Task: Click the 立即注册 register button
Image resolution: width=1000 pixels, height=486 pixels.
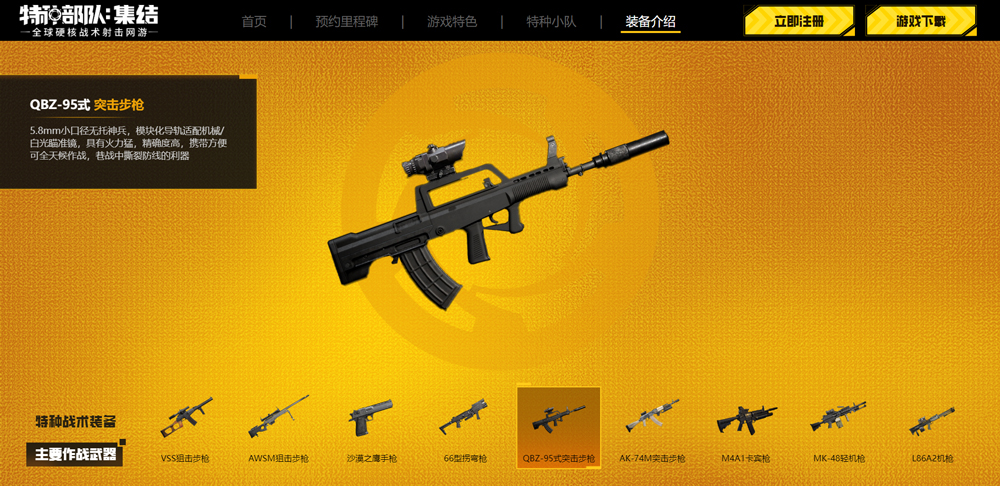Action: [798, 21]
